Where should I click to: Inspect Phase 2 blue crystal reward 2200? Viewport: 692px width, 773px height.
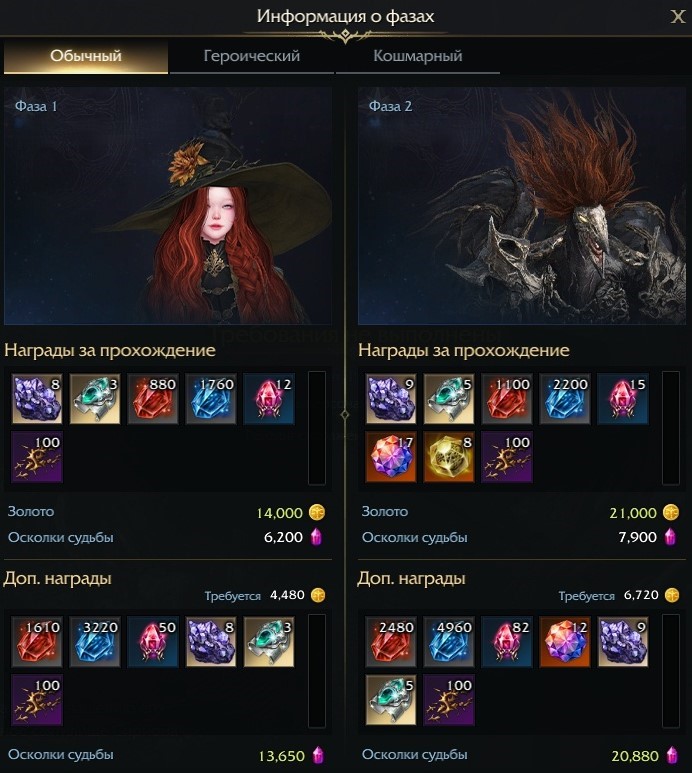[x=563, y=398]
